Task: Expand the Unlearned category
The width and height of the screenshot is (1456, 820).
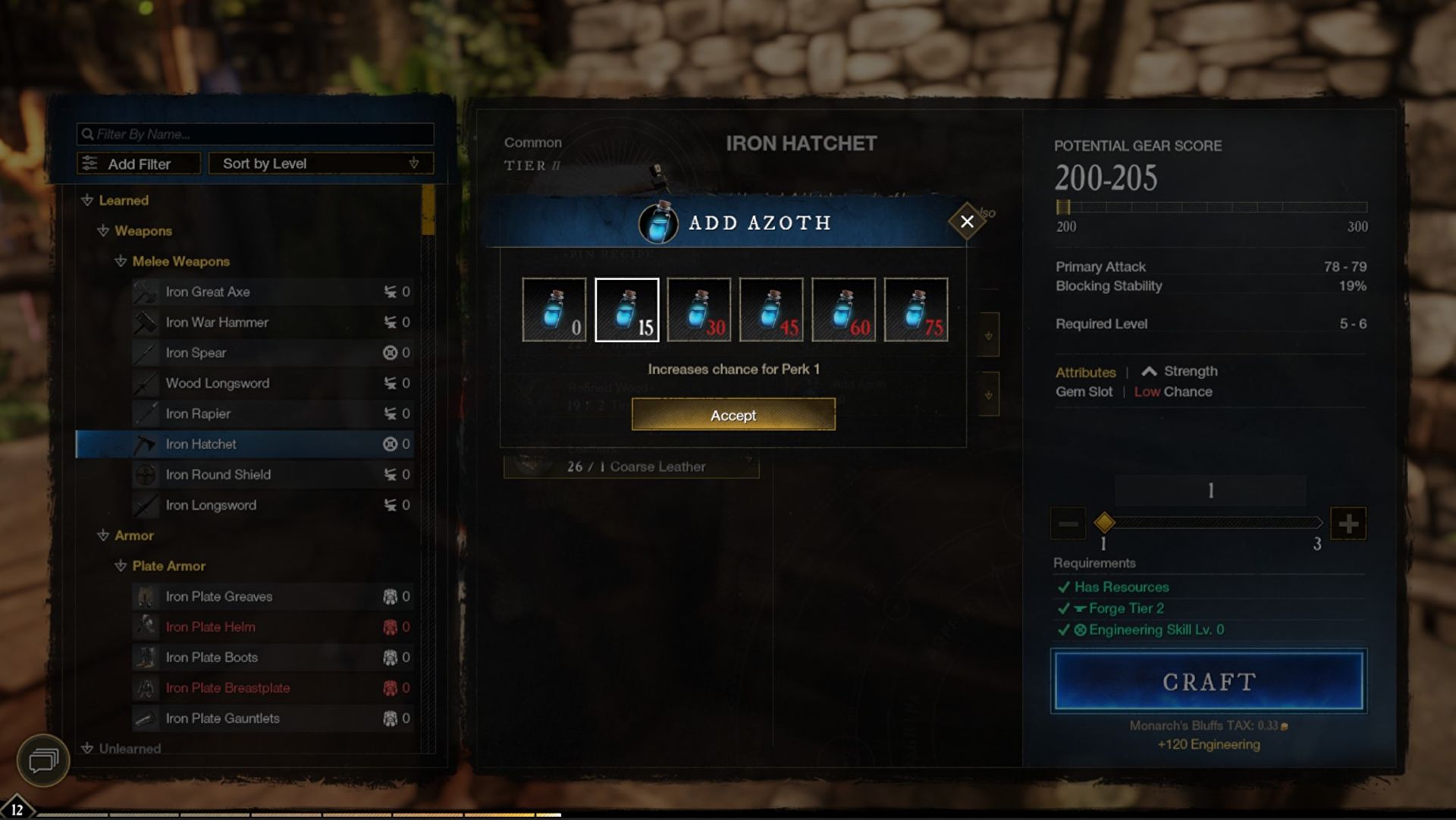Action: (x=86, y=749)
